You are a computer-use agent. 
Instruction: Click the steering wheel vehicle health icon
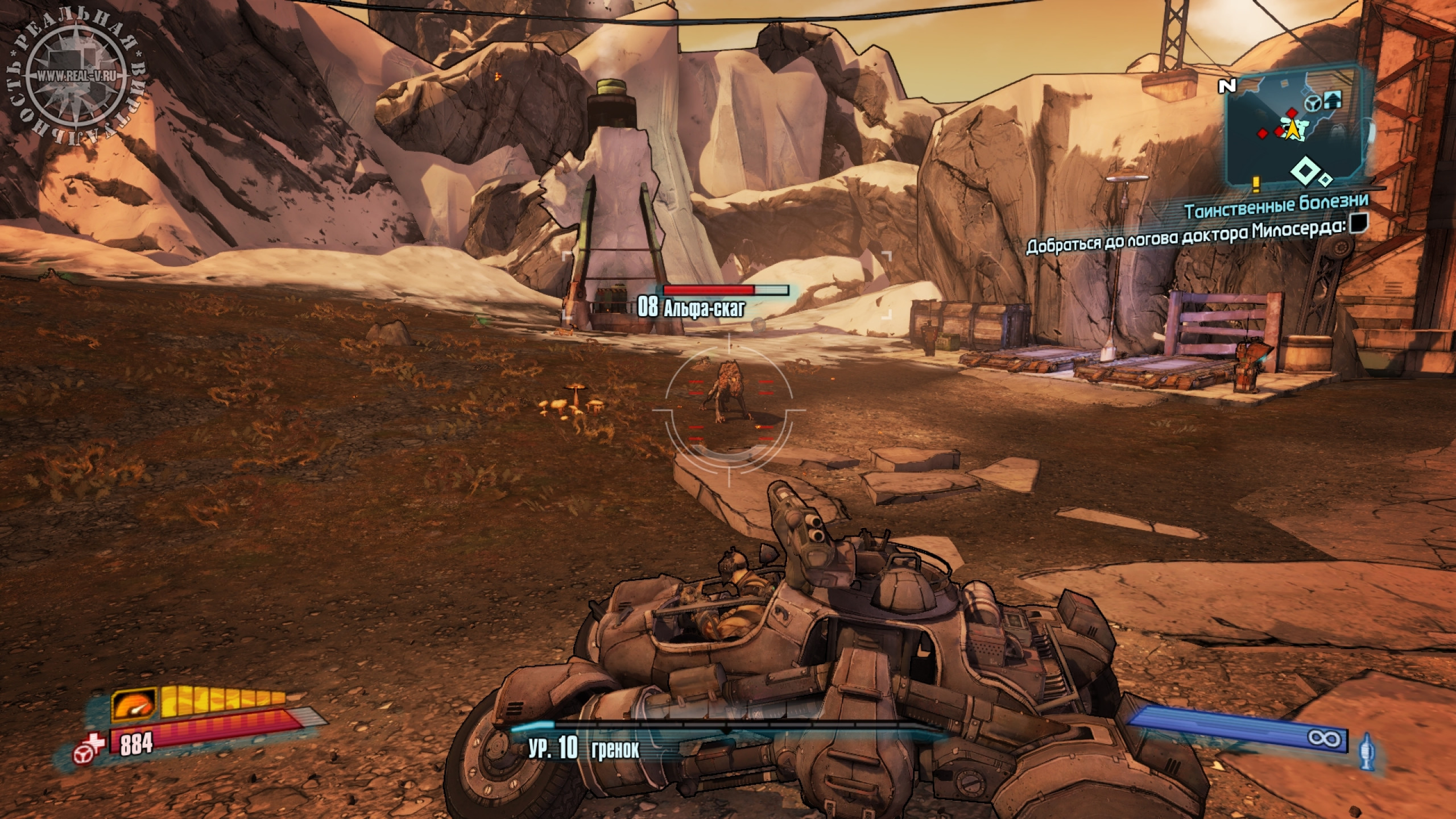coord(83,754)
